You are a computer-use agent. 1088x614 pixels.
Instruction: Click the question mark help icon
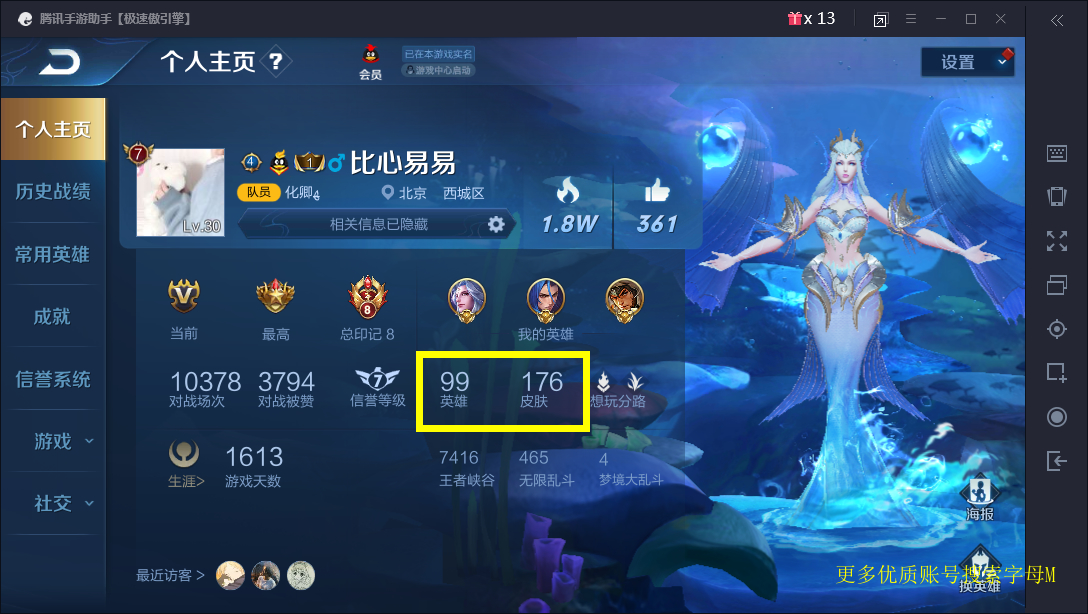click(276, 62)
